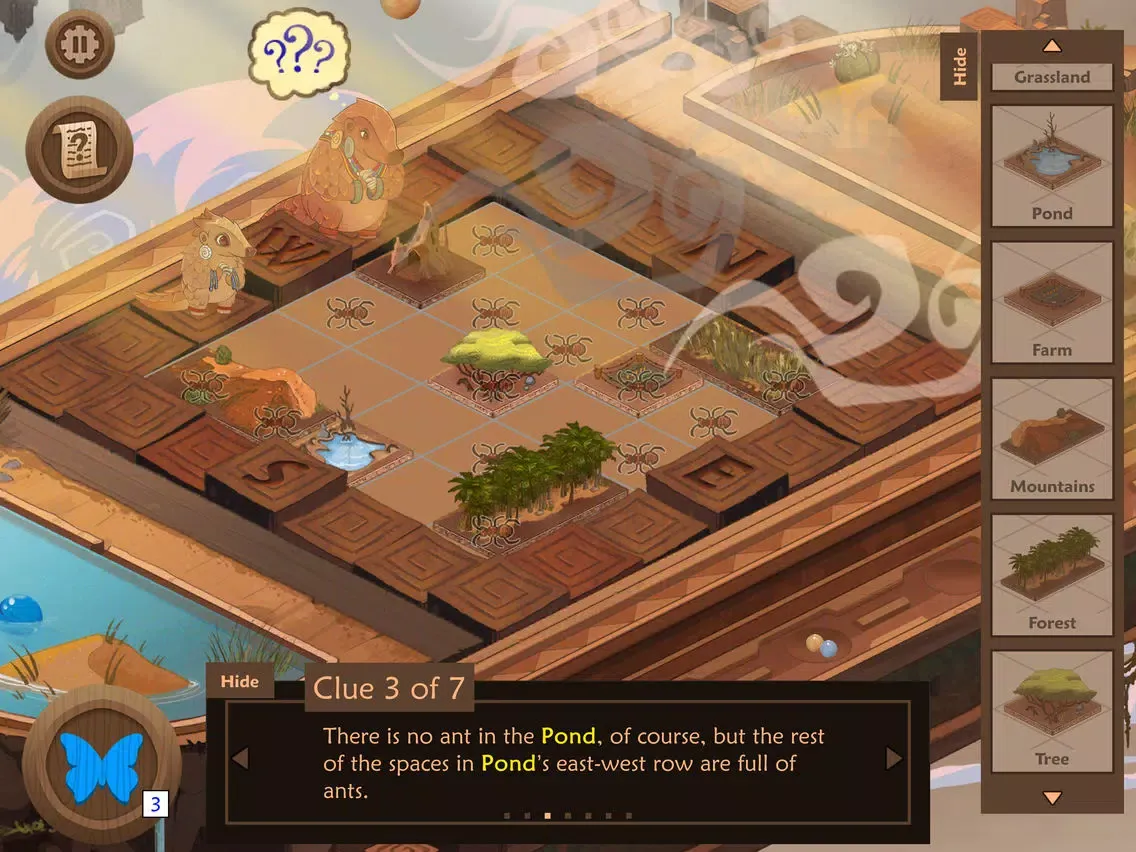Show the previous clue with left arrow
This screenshot has width=1136, height=852.
[x=240, y=759]
